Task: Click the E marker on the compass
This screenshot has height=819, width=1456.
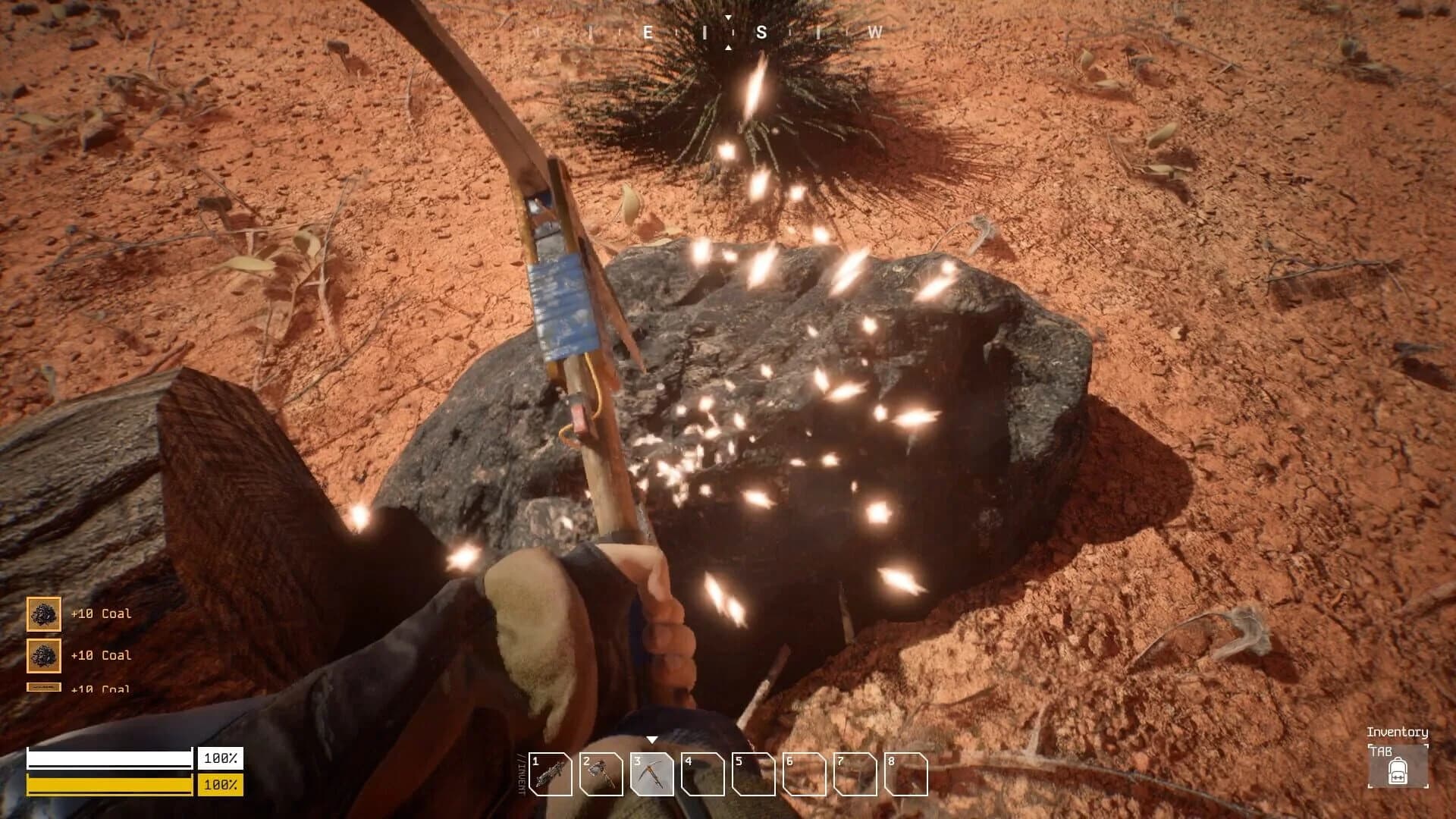Action: click(x=648, y=33)
